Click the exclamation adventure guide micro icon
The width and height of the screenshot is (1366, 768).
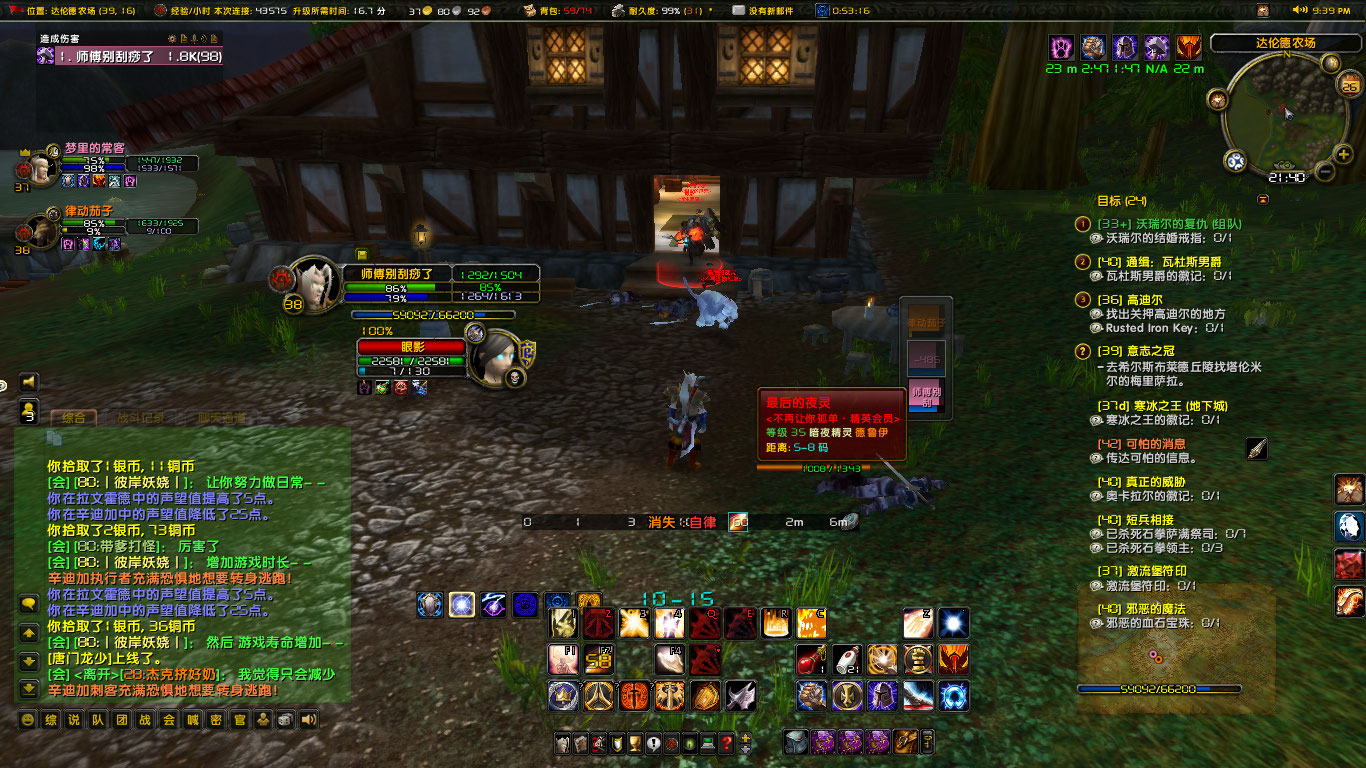[x=653, y=744]
